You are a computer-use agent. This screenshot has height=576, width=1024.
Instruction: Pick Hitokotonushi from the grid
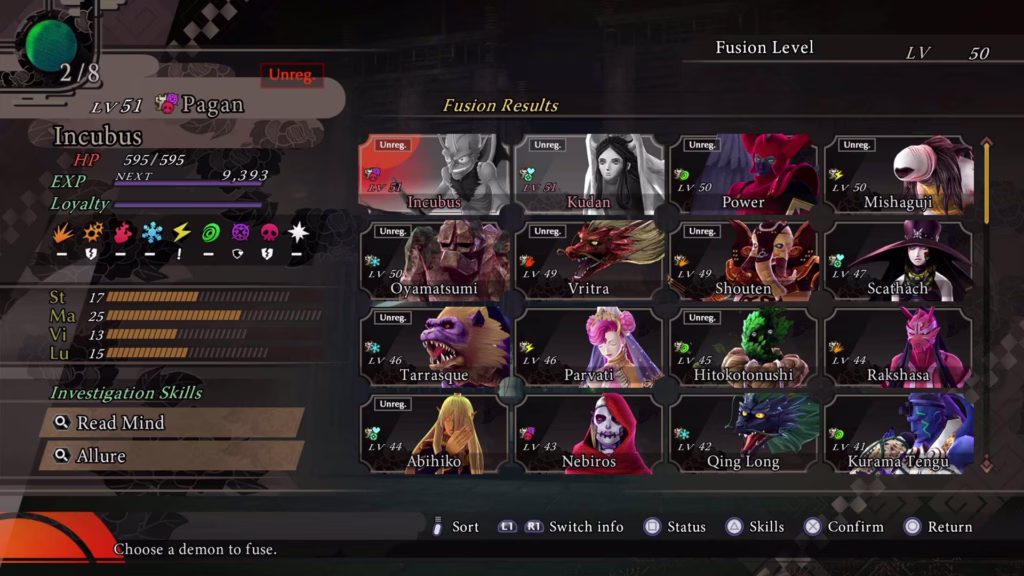click(x=743, y=348)
